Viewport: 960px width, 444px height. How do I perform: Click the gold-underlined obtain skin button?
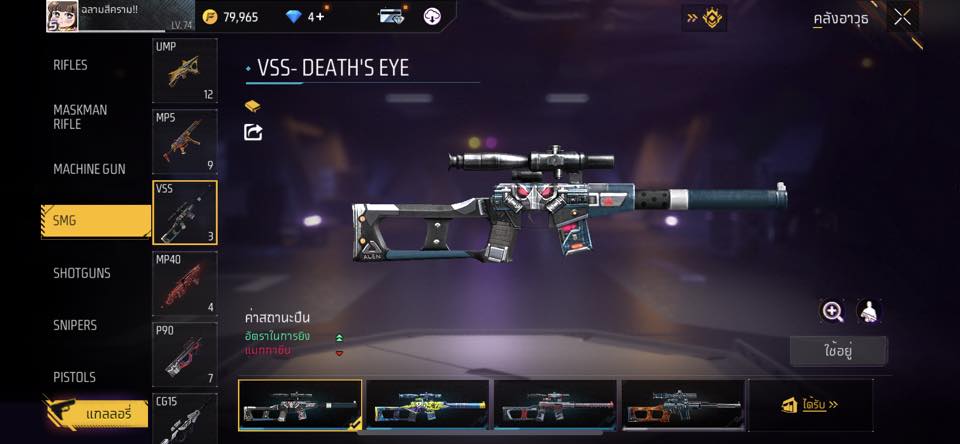point(810,405)
